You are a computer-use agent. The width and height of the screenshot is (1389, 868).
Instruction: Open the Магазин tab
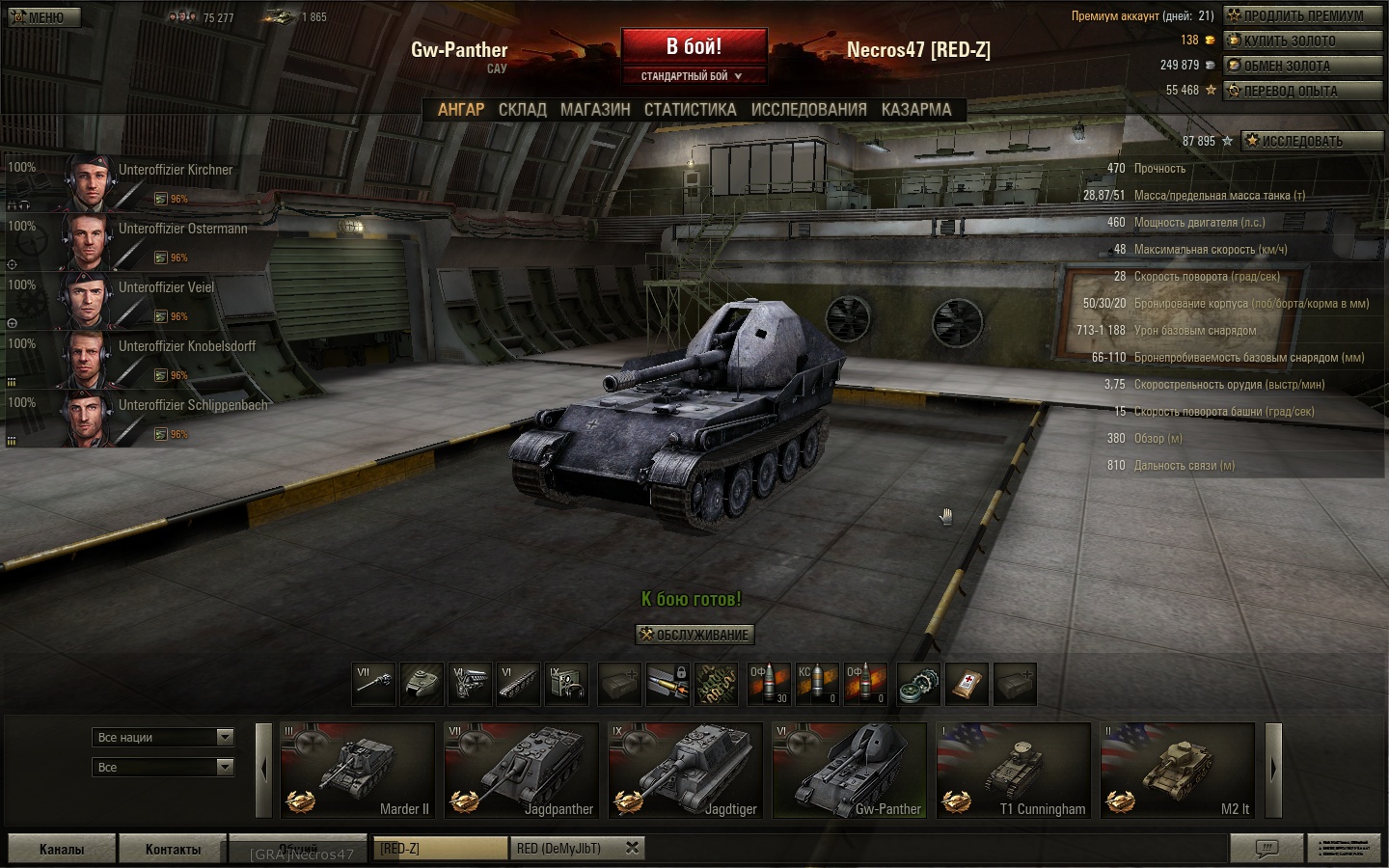(595, 110)
